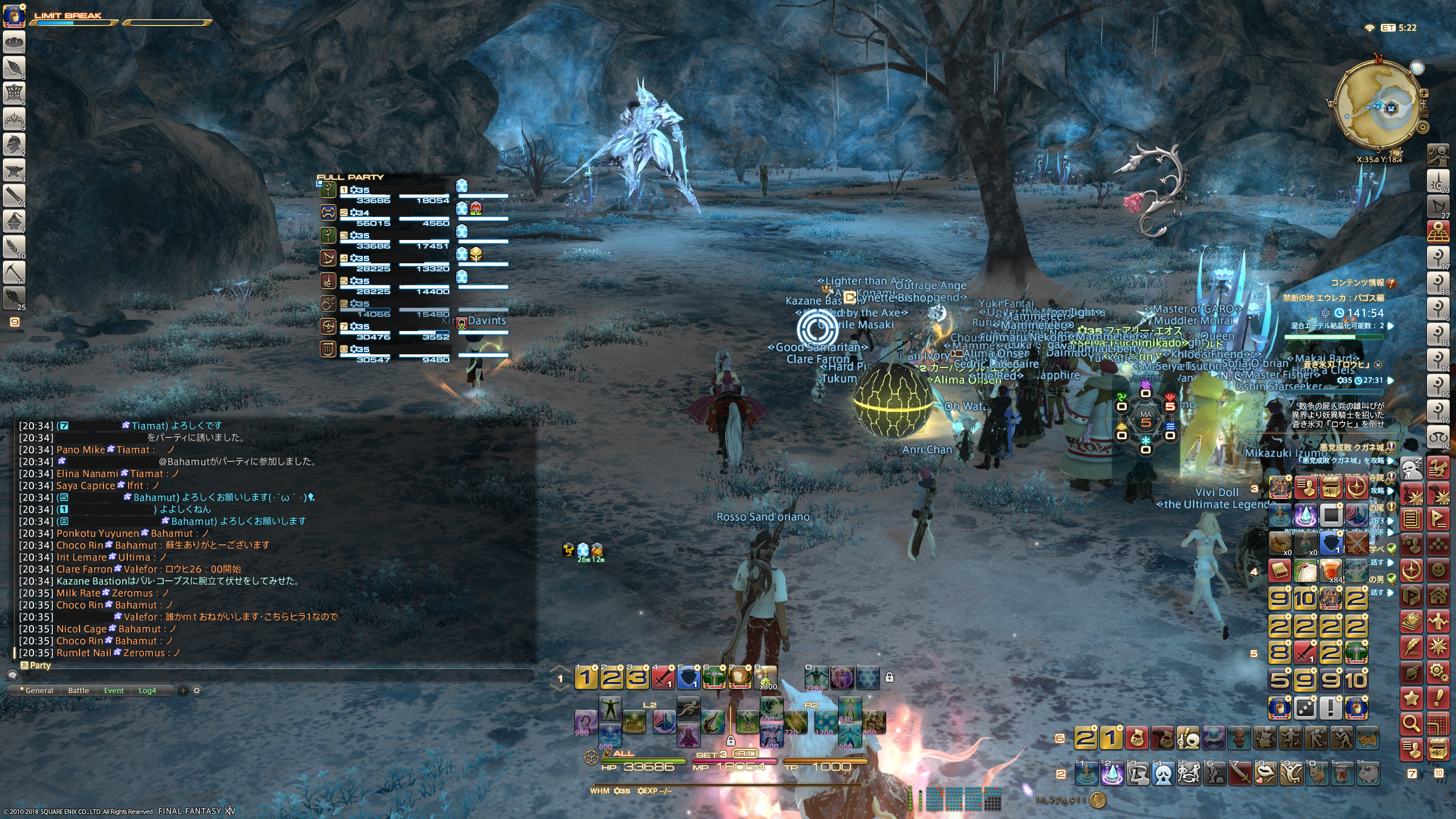The width and height of the screenshot is (1456, 819).
Task: Switch to the Battle chat tab
Action: (x=78, y=690)
